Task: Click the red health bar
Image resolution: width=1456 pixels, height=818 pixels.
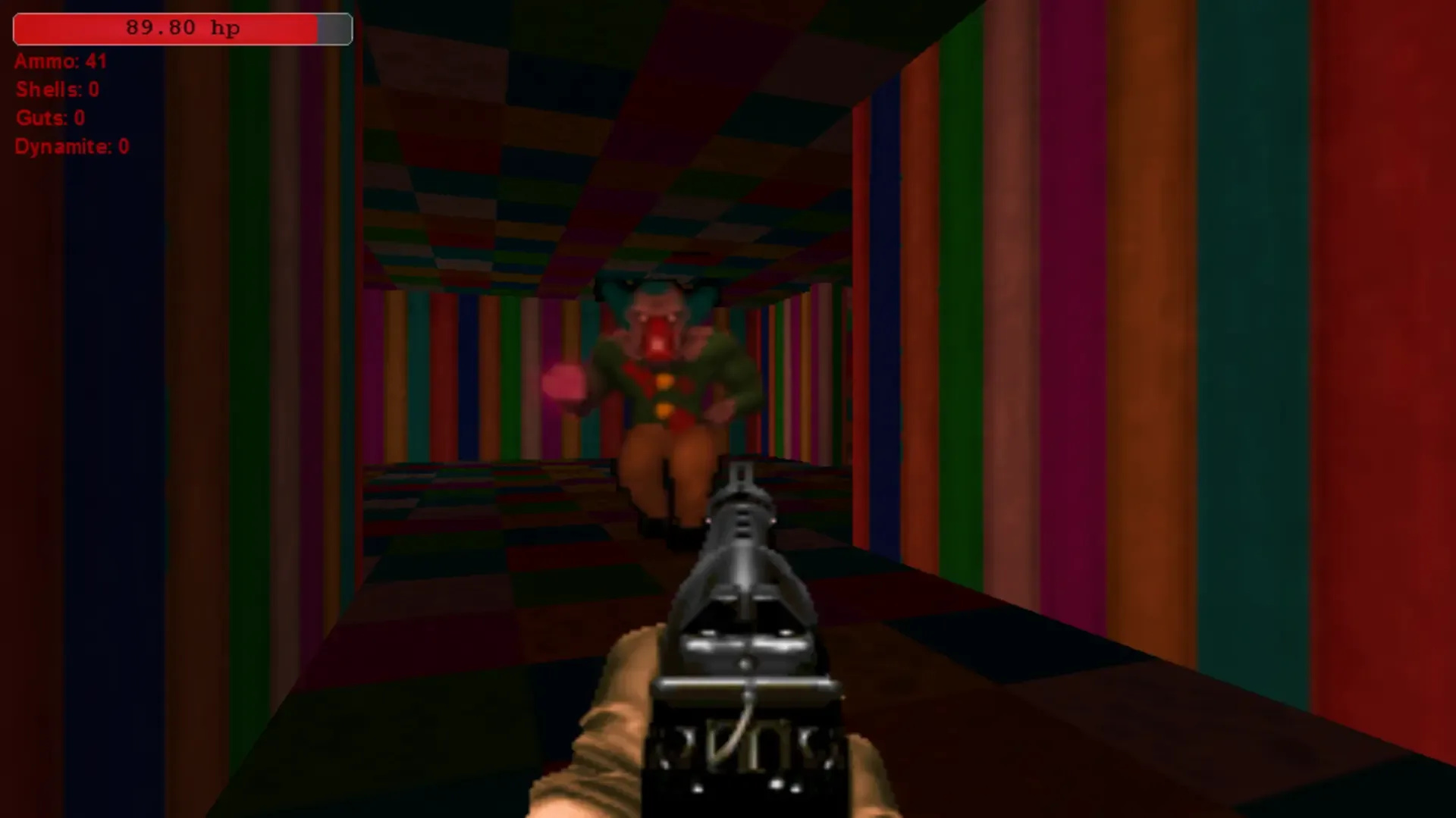Action: 167,29
